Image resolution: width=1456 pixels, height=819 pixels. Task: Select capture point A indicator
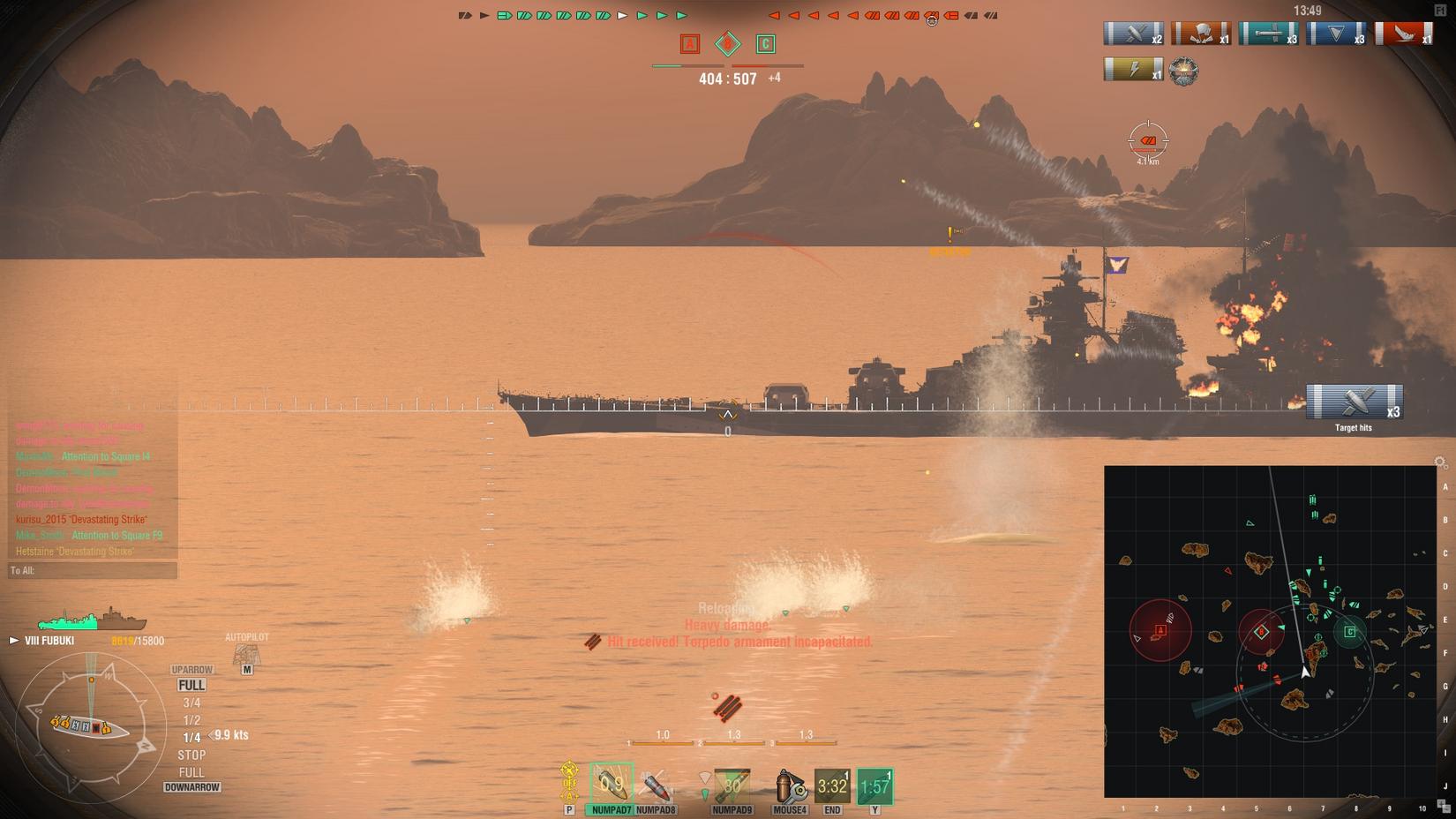[x=690, y=44]
